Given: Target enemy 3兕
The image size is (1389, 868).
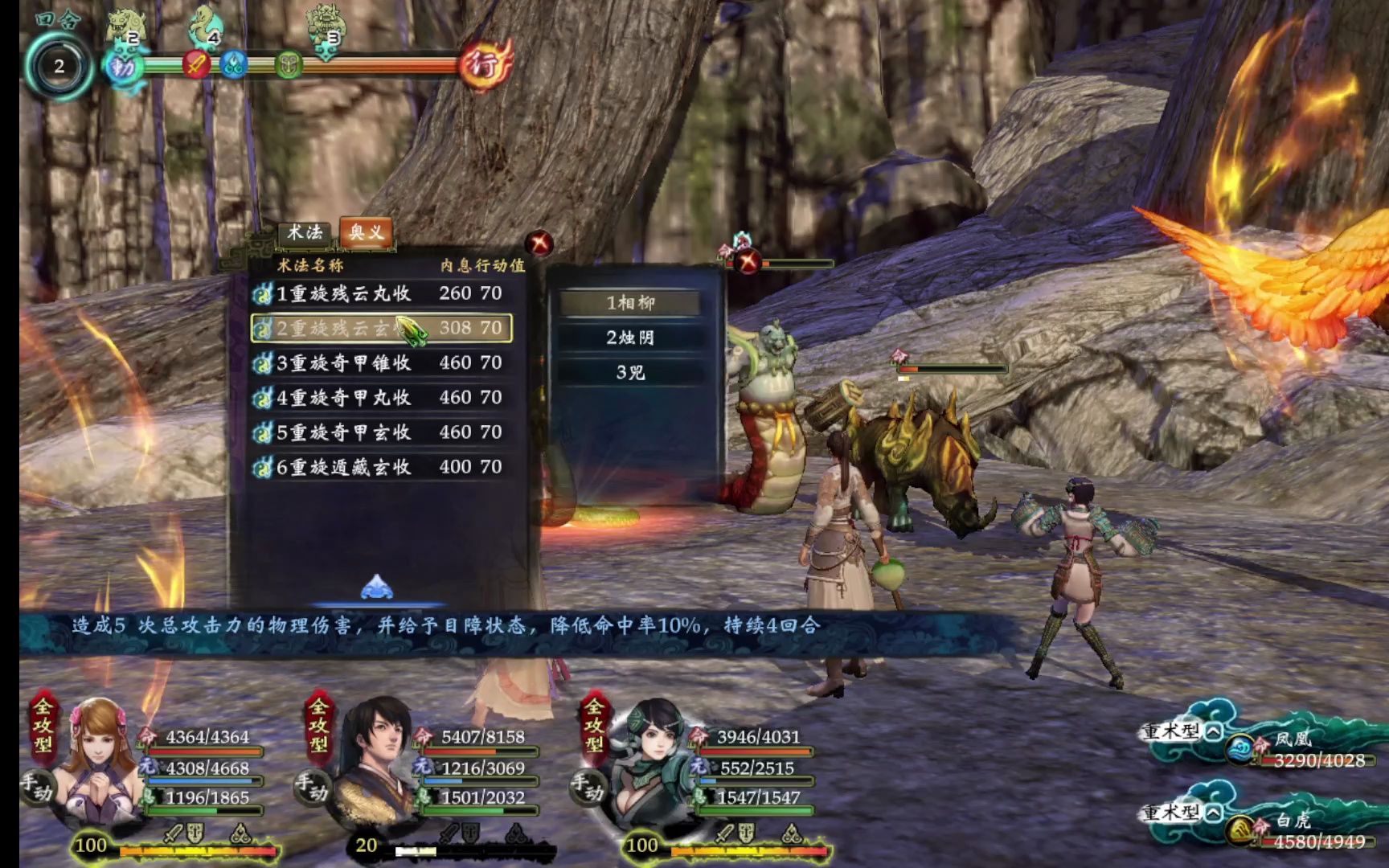Looking at the screenshot, I should point(630,372).
